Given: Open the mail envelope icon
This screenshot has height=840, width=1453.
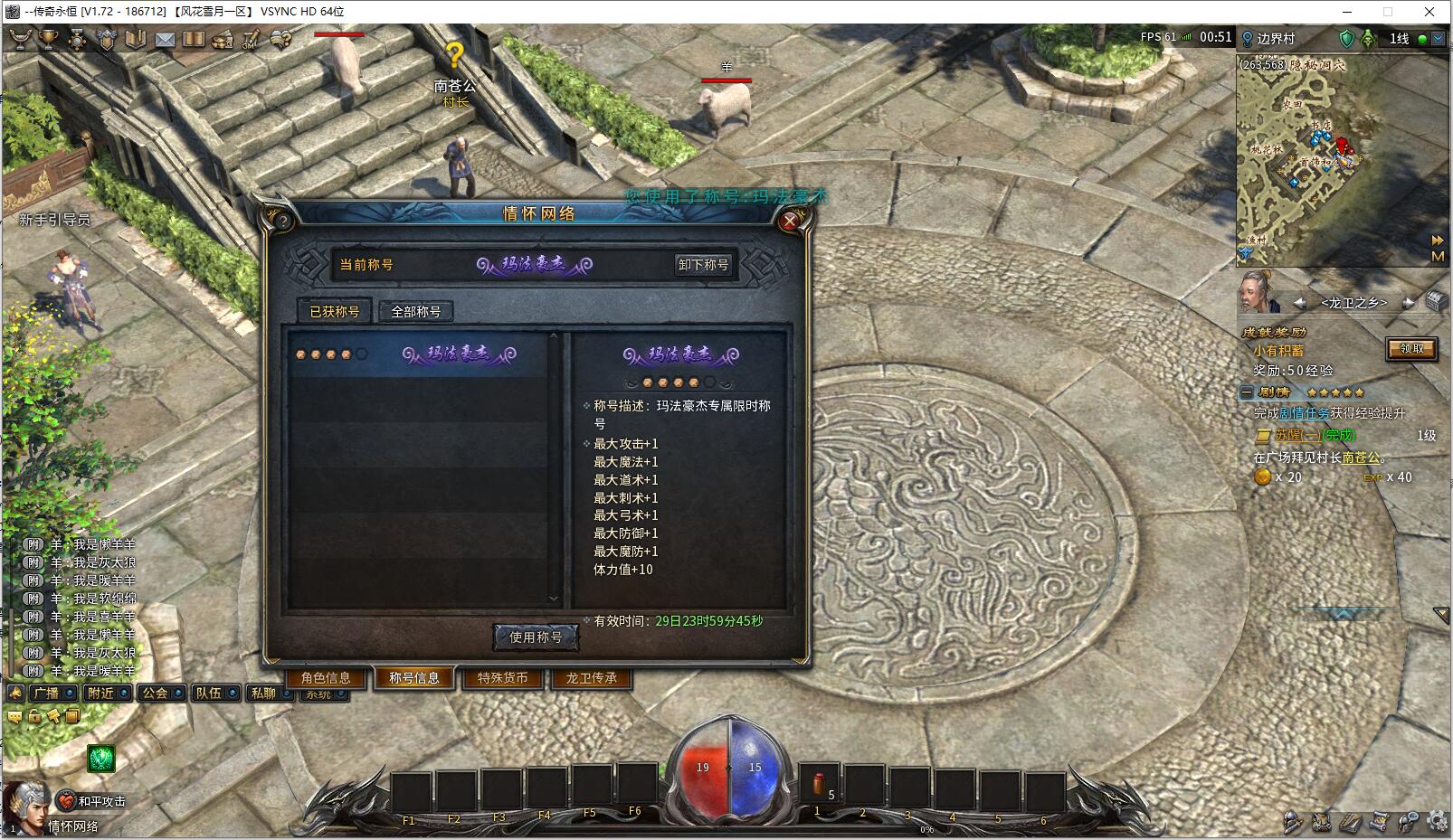Looking at the screenshot, I should (x=165, y=40).
